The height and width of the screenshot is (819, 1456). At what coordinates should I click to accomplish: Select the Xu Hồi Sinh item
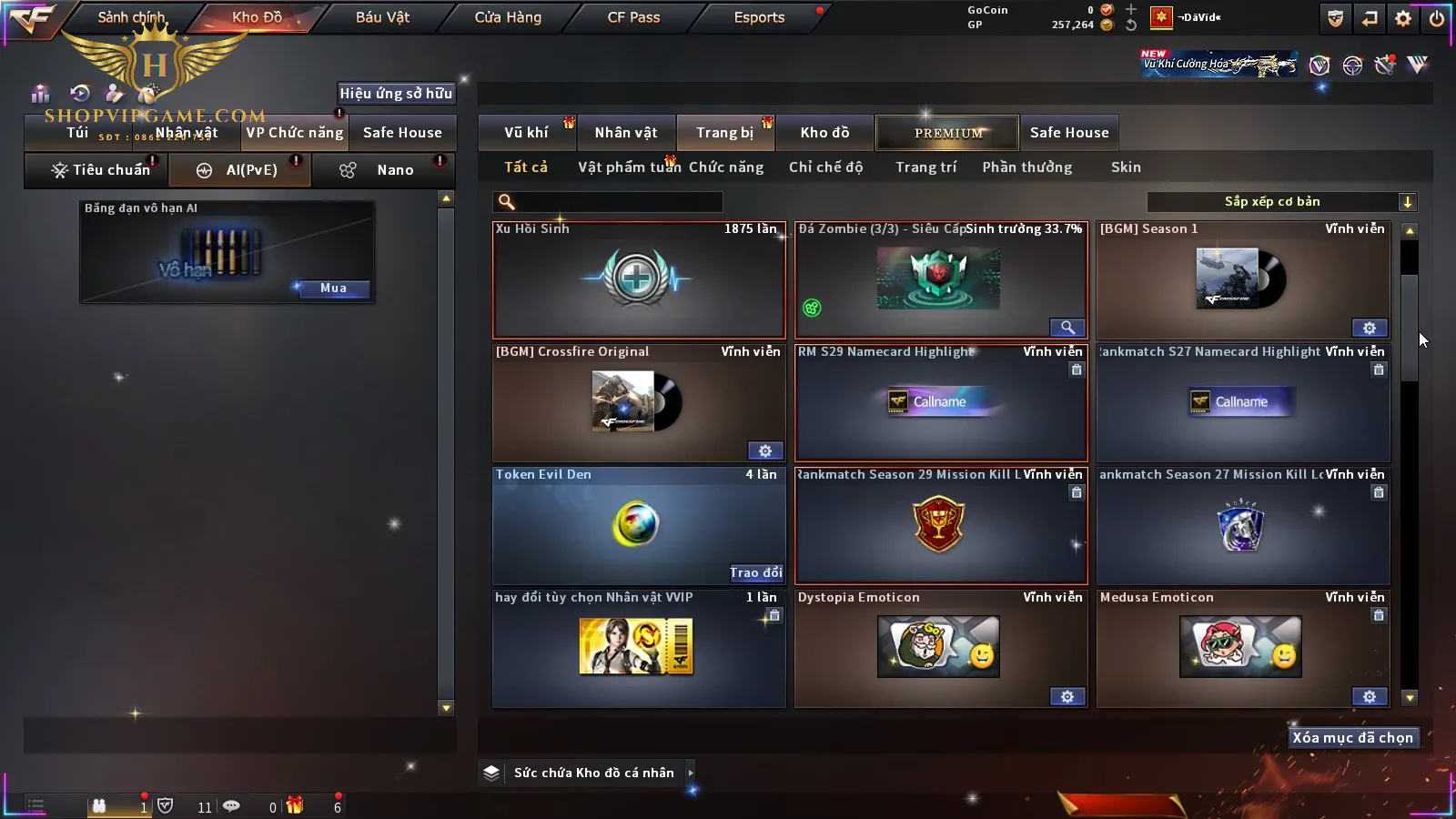coord(639,280)
